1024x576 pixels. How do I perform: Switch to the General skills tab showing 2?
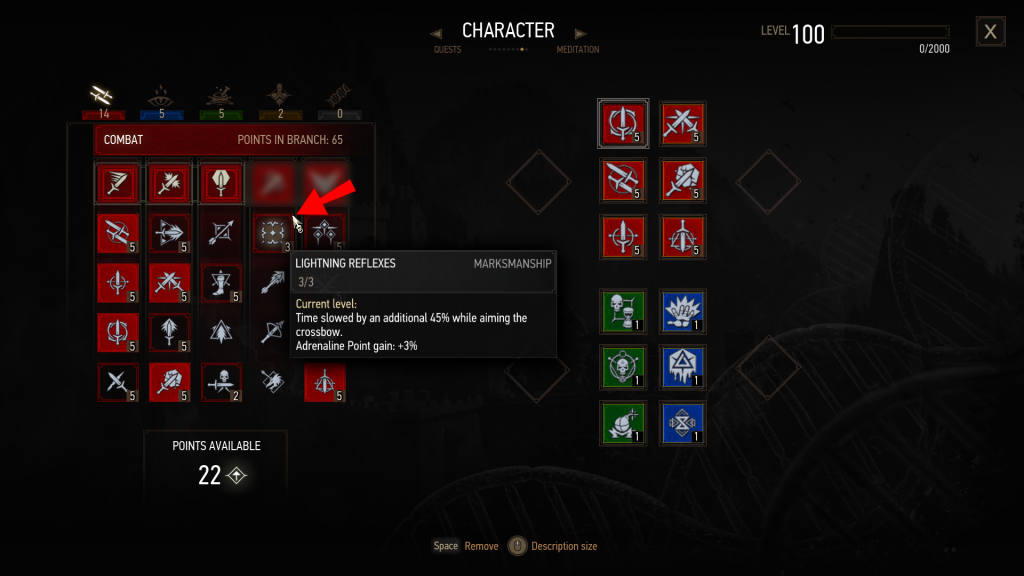280,96
